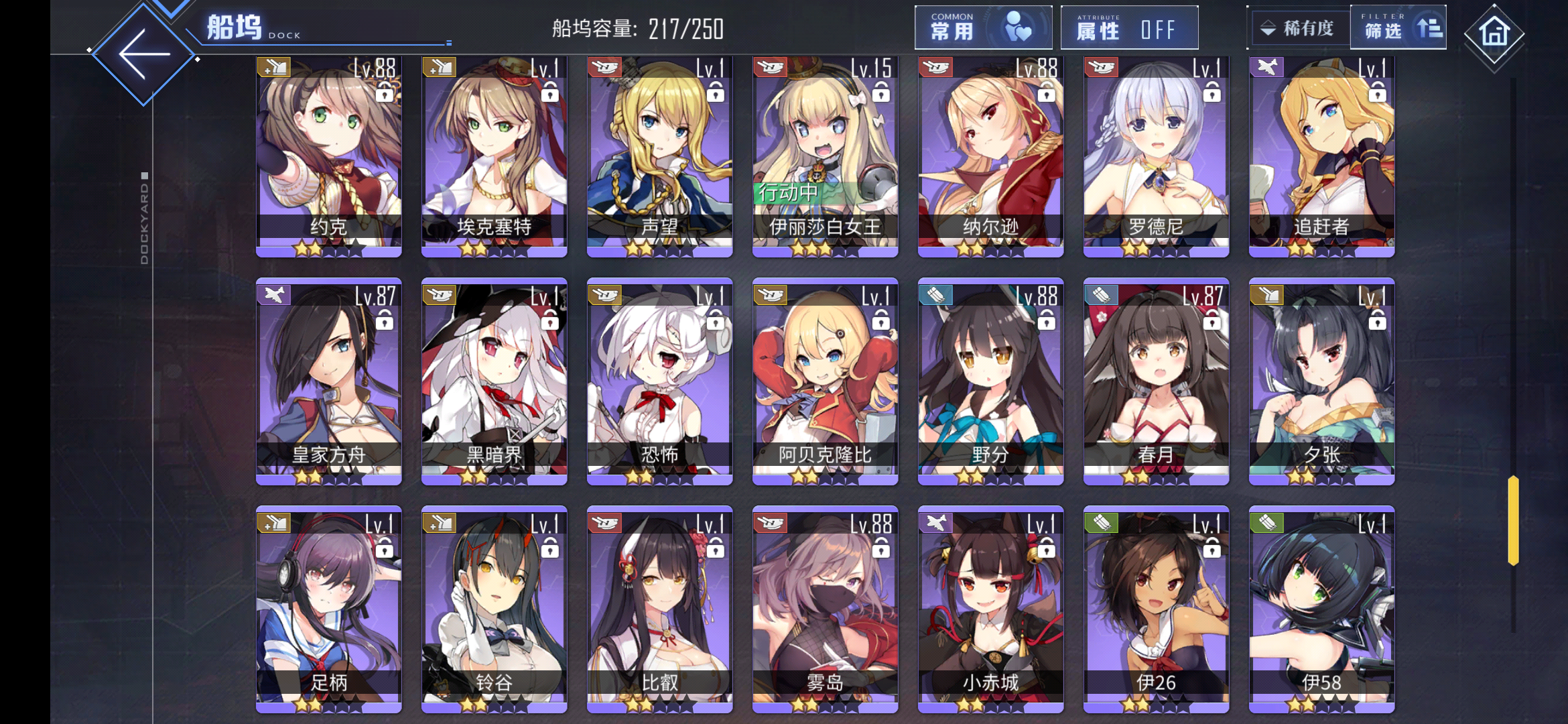1568x724 pixels.
Task: Select the 阿贝克隆比 ship card
Action: (826, 382)
